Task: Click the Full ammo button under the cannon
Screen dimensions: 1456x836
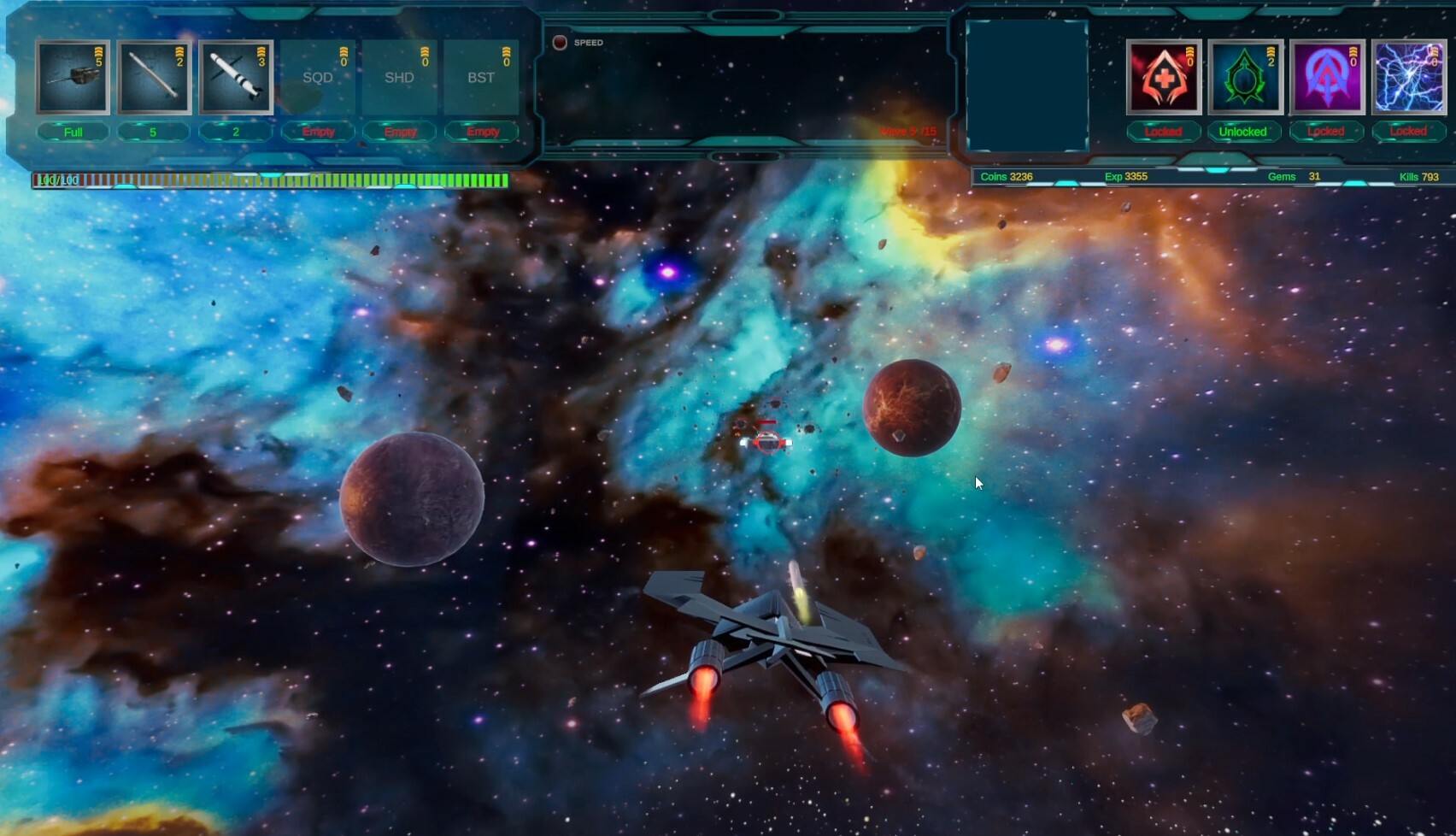Action: point(73,132)
